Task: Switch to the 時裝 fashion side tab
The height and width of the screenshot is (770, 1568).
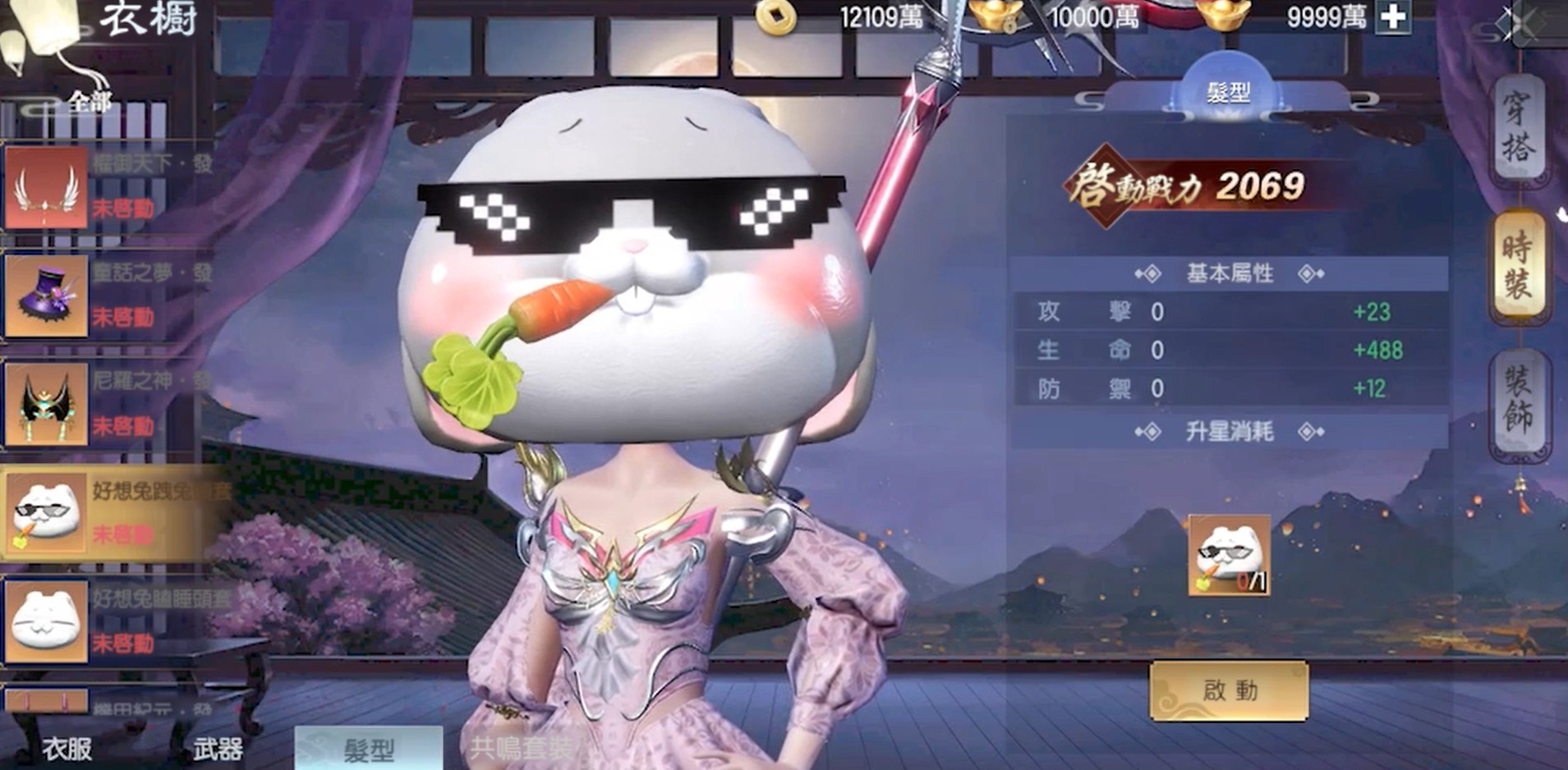Action: tap(1518, 264)
